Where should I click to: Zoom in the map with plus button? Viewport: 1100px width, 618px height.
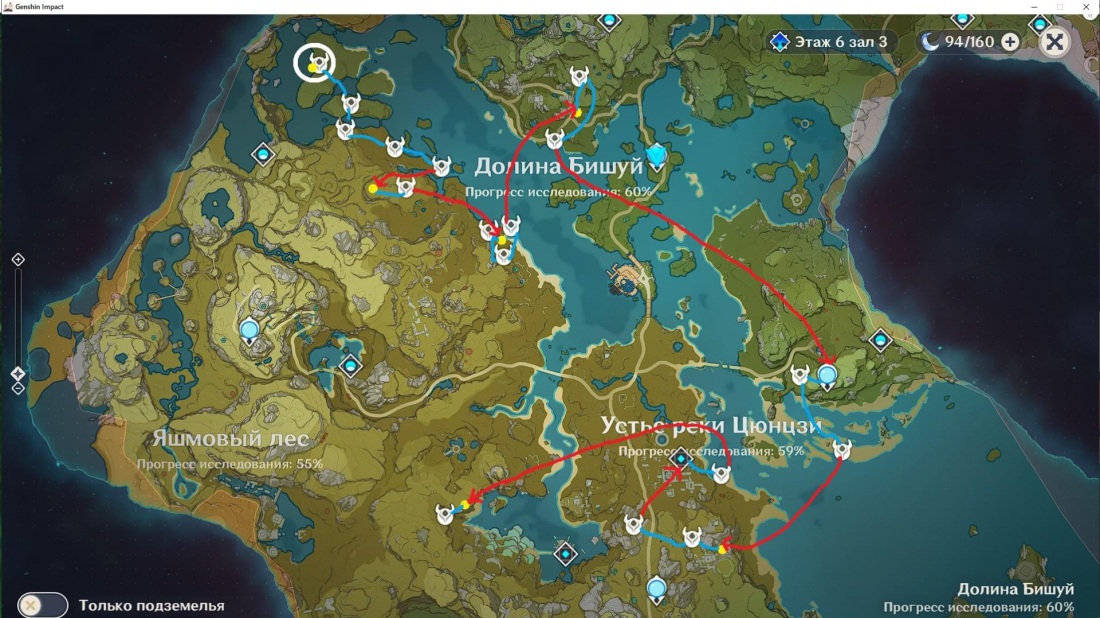click(18, 260)
